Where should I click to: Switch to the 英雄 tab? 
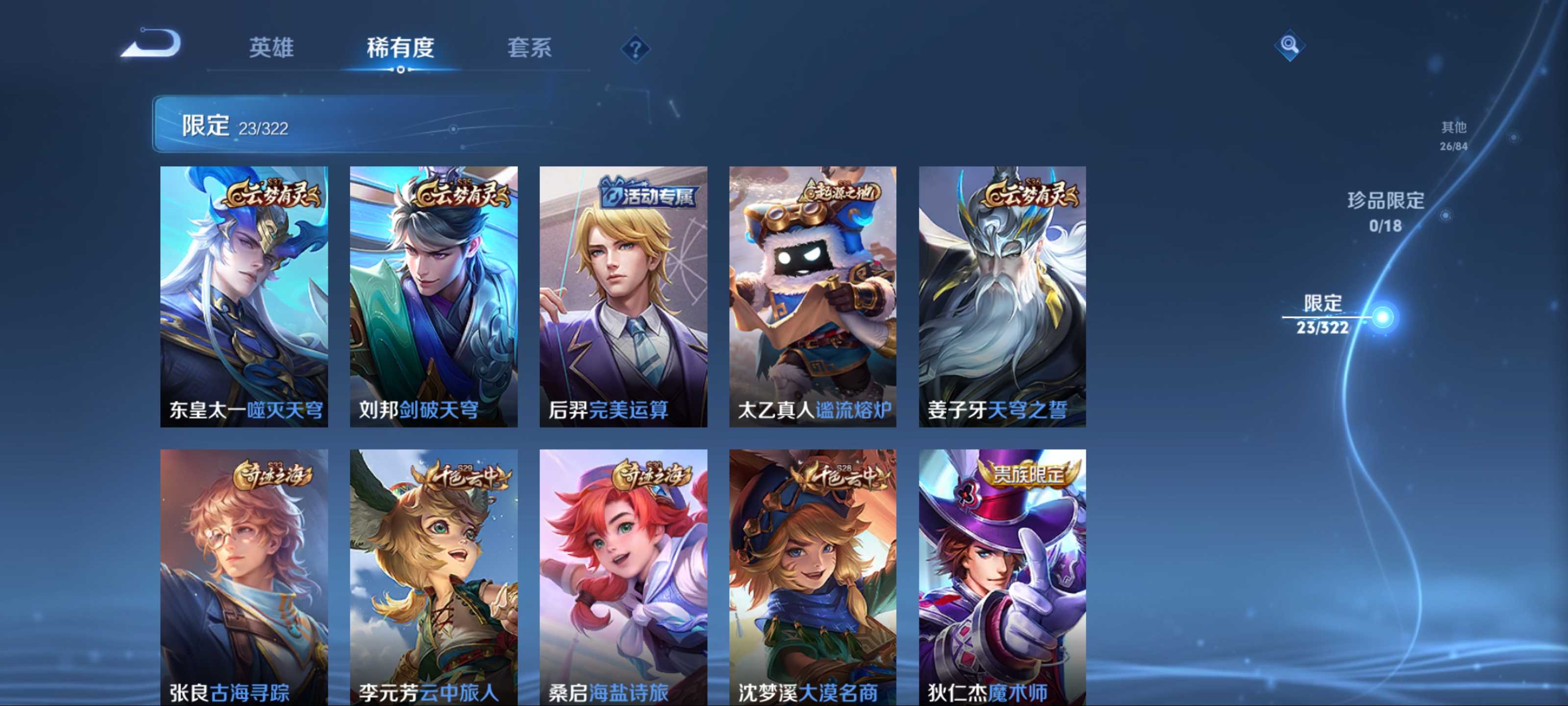click(271, 48)
